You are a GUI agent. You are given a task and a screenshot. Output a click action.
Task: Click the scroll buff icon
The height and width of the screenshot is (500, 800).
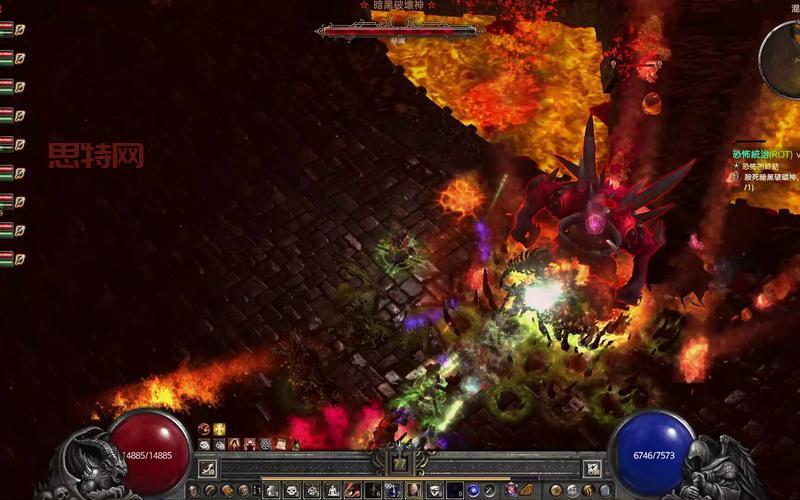(x=282, y=444)
